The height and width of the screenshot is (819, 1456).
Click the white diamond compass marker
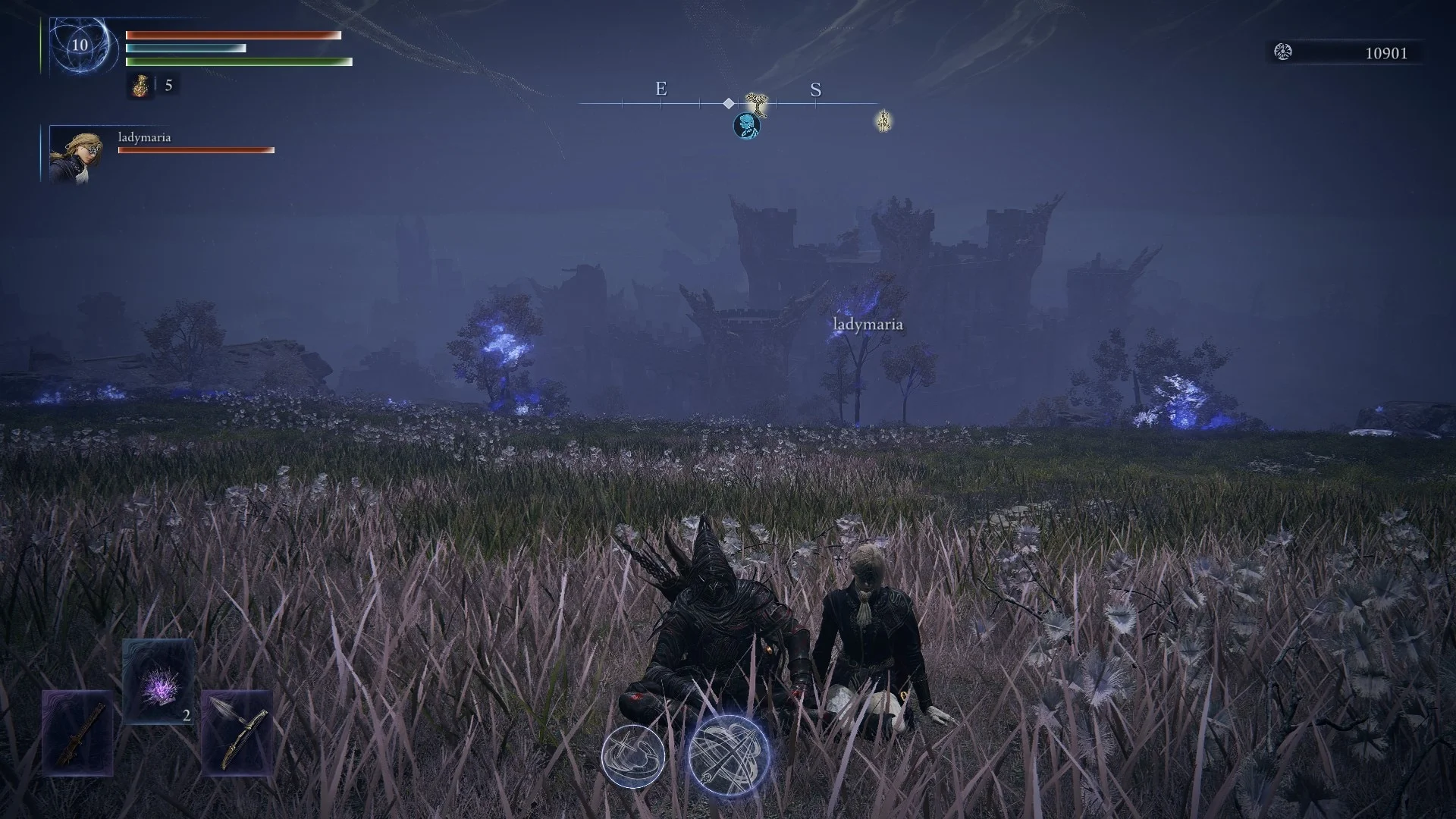coord(729,103)
